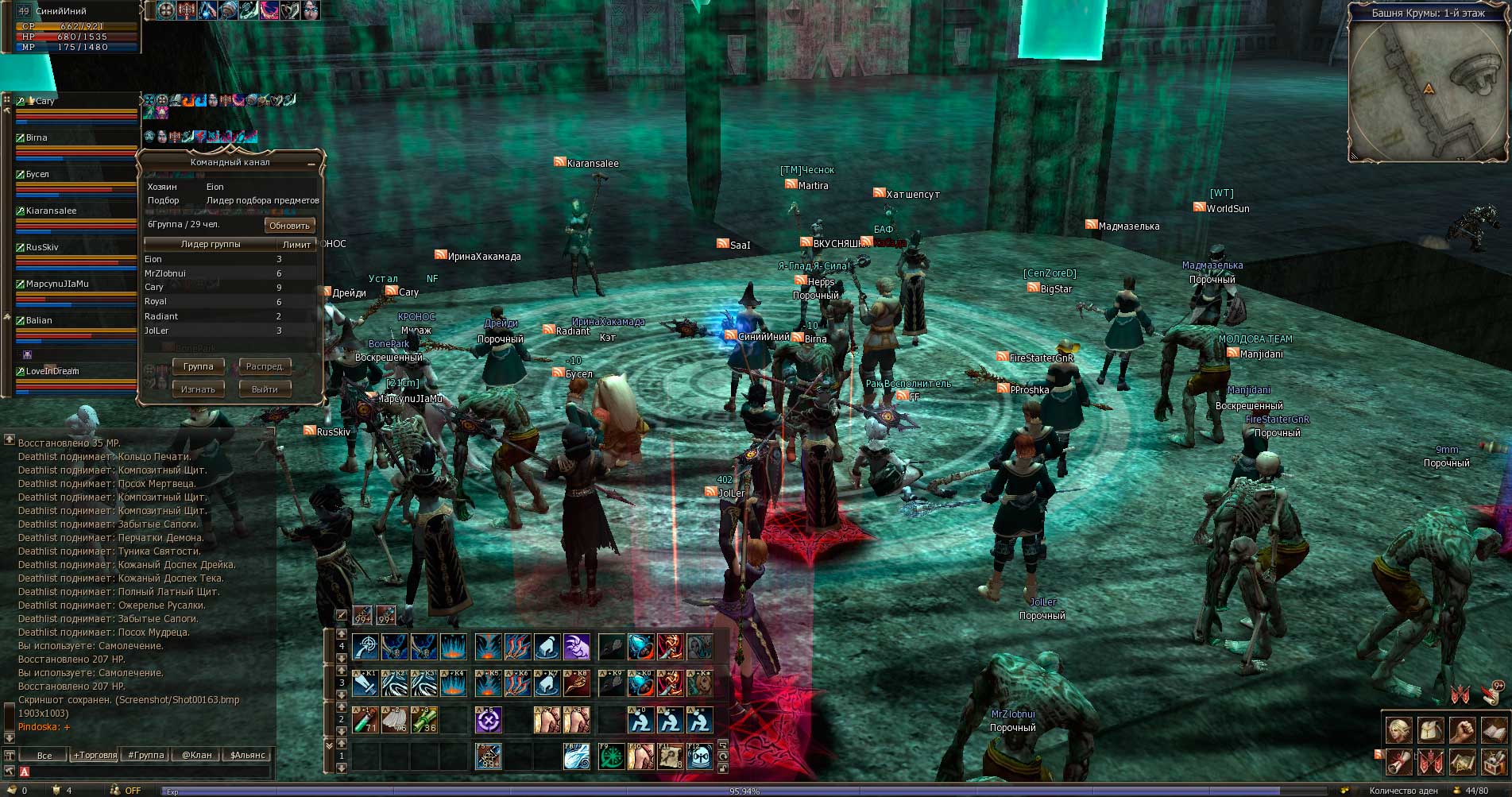Open the Группа button in command channel
Screen dimensions: 1512x797
(x=199, y=366)
